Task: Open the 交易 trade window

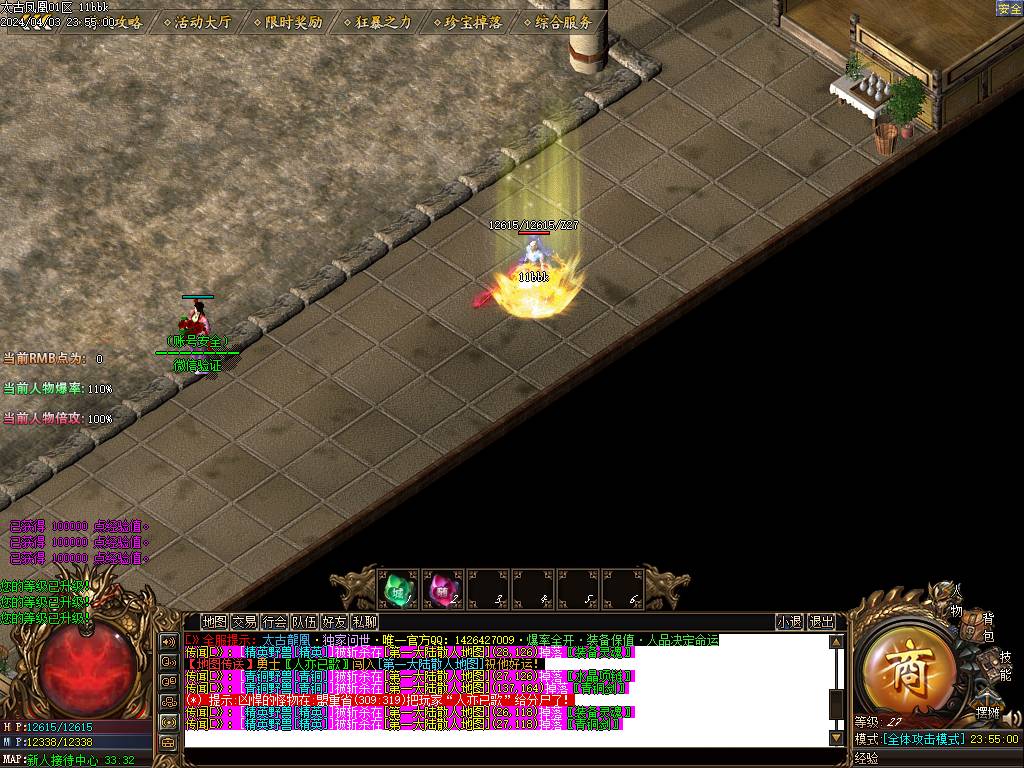Action: (244, 622)
